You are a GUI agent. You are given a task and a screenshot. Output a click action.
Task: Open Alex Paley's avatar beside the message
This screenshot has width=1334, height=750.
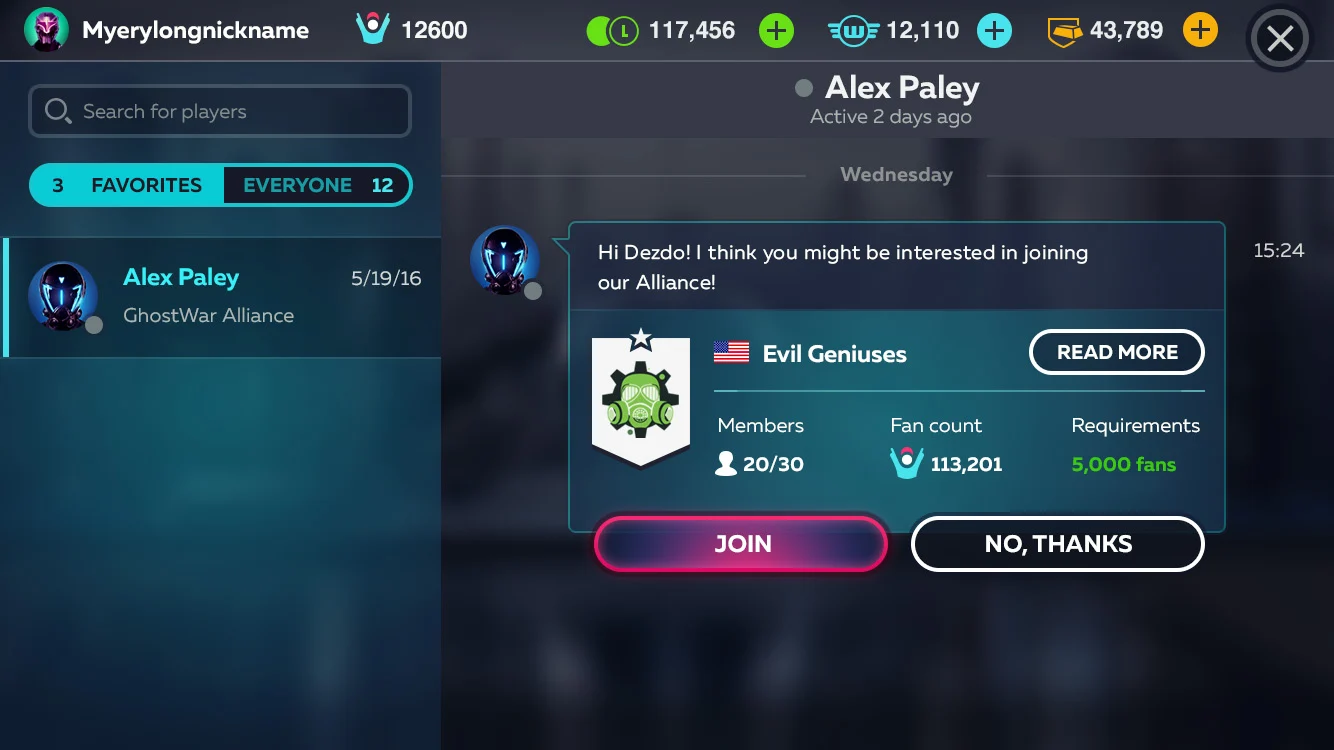505,260
